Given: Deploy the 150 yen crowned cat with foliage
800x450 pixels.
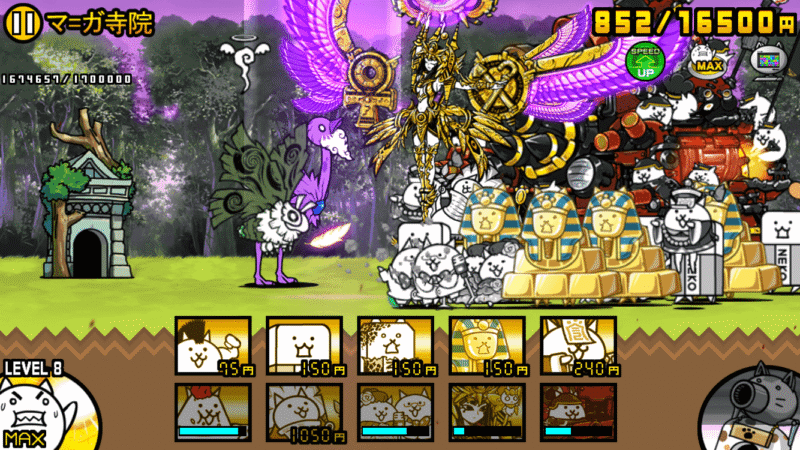Looking at the screenshot, I should click(395, 345).
